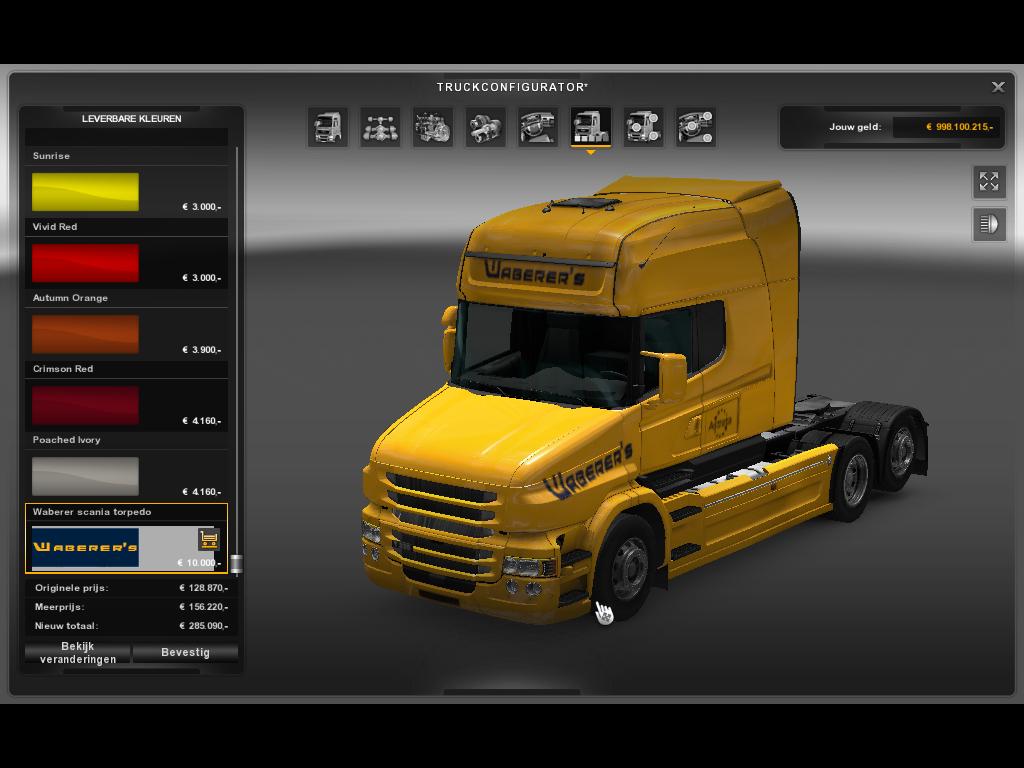This screenshot has height=768, width=1024.
Task: Switch to the chassis configuration tab
Action: pos(380,127)
